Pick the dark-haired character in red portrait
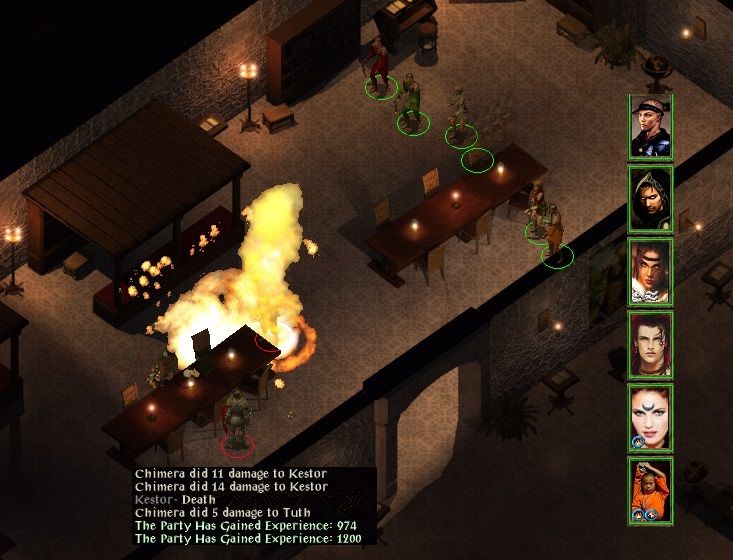This screenshot has height=560, width=733. [x=650, y=345]
